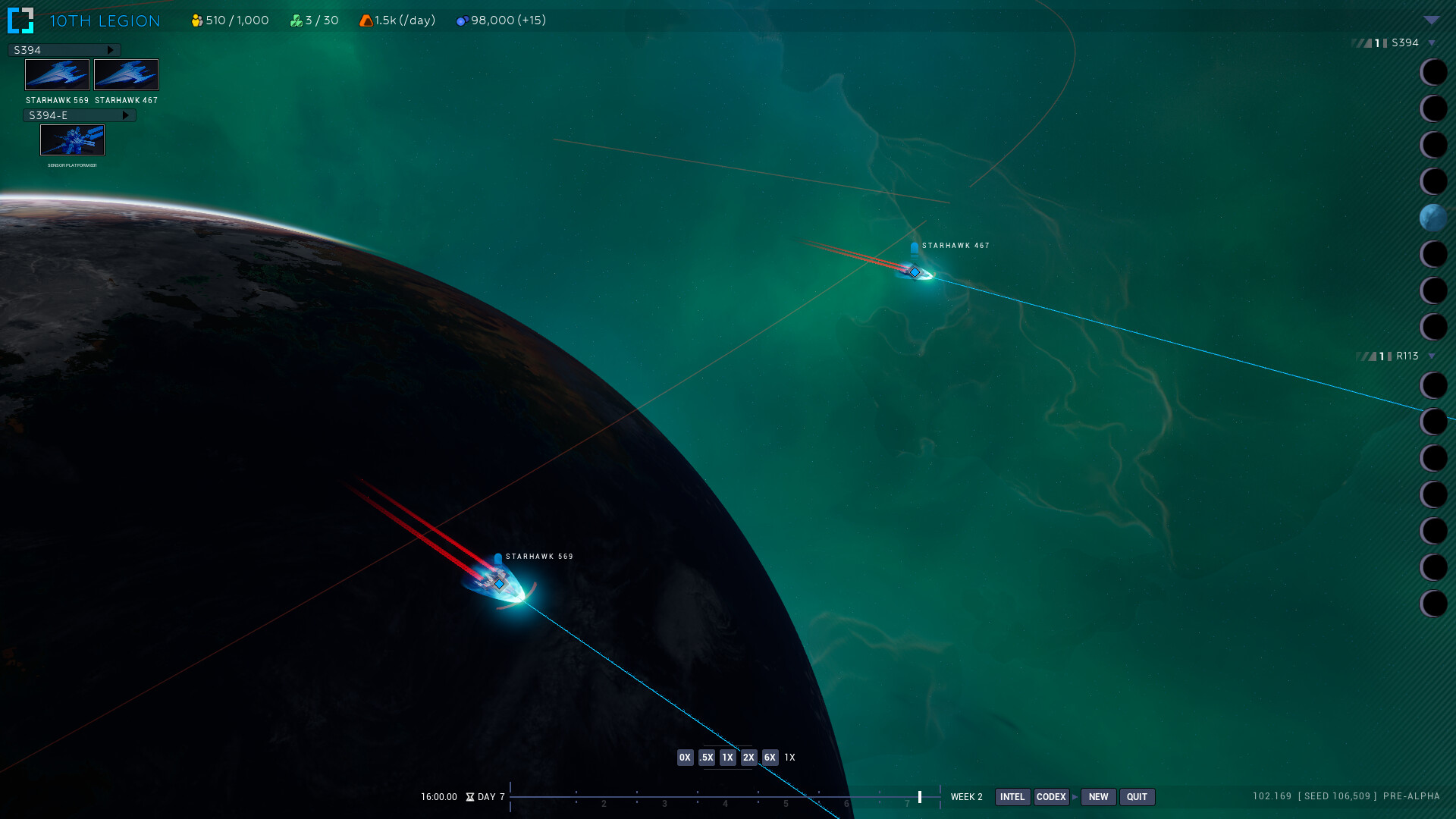
Task: Click the timeline marker near day 7
Action: (x=920, y=797)
